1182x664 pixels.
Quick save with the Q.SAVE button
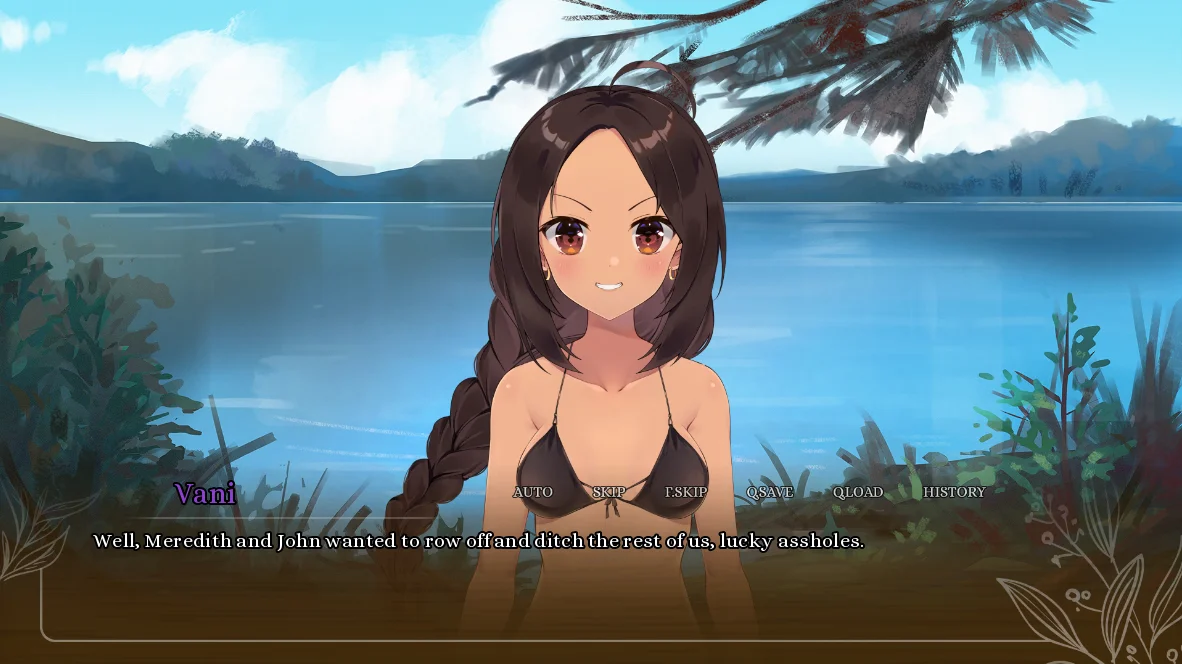[x=769, y=492]
